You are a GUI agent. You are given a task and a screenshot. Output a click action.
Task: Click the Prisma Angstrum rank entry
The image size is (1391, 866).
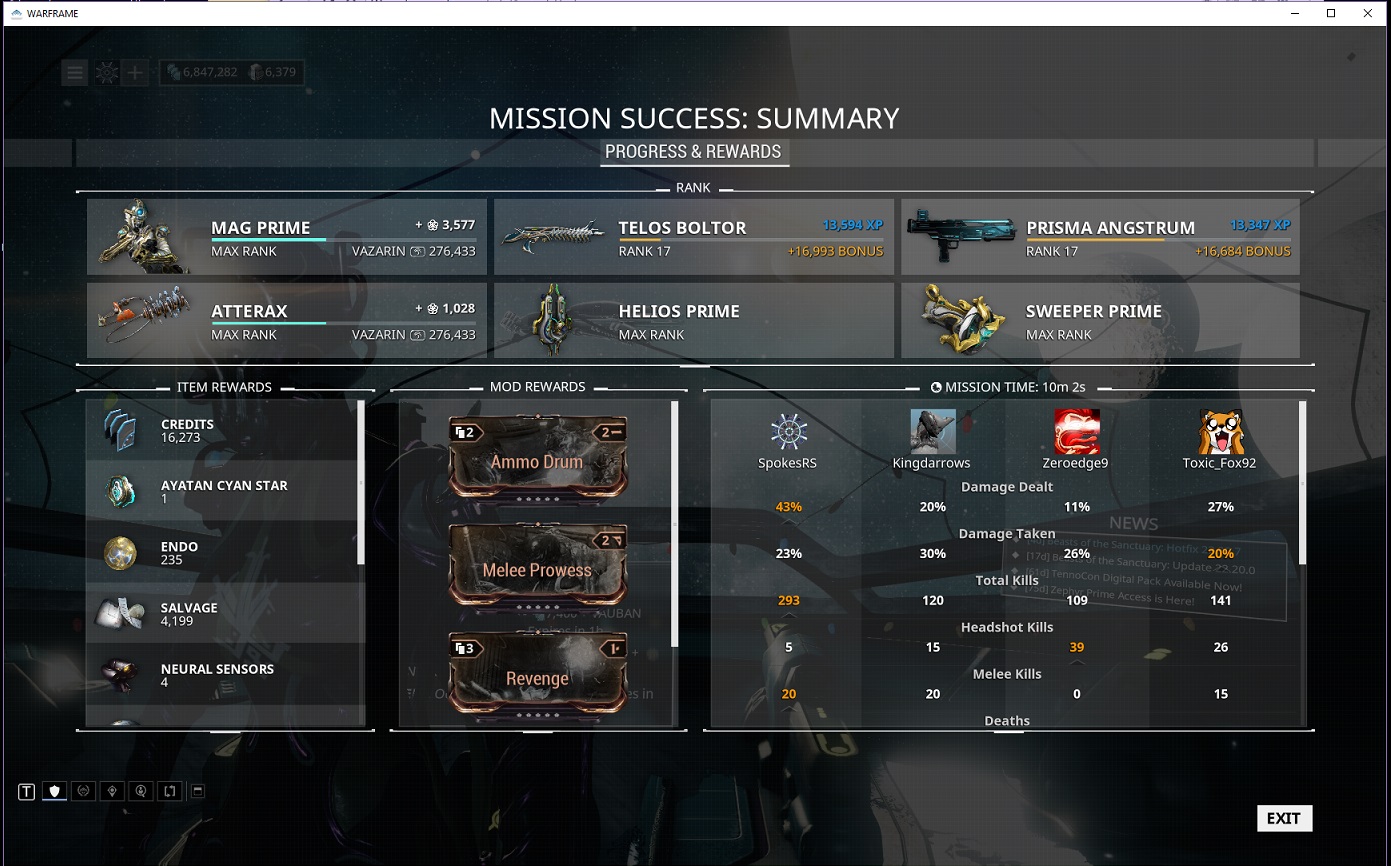coord(1100,237)
